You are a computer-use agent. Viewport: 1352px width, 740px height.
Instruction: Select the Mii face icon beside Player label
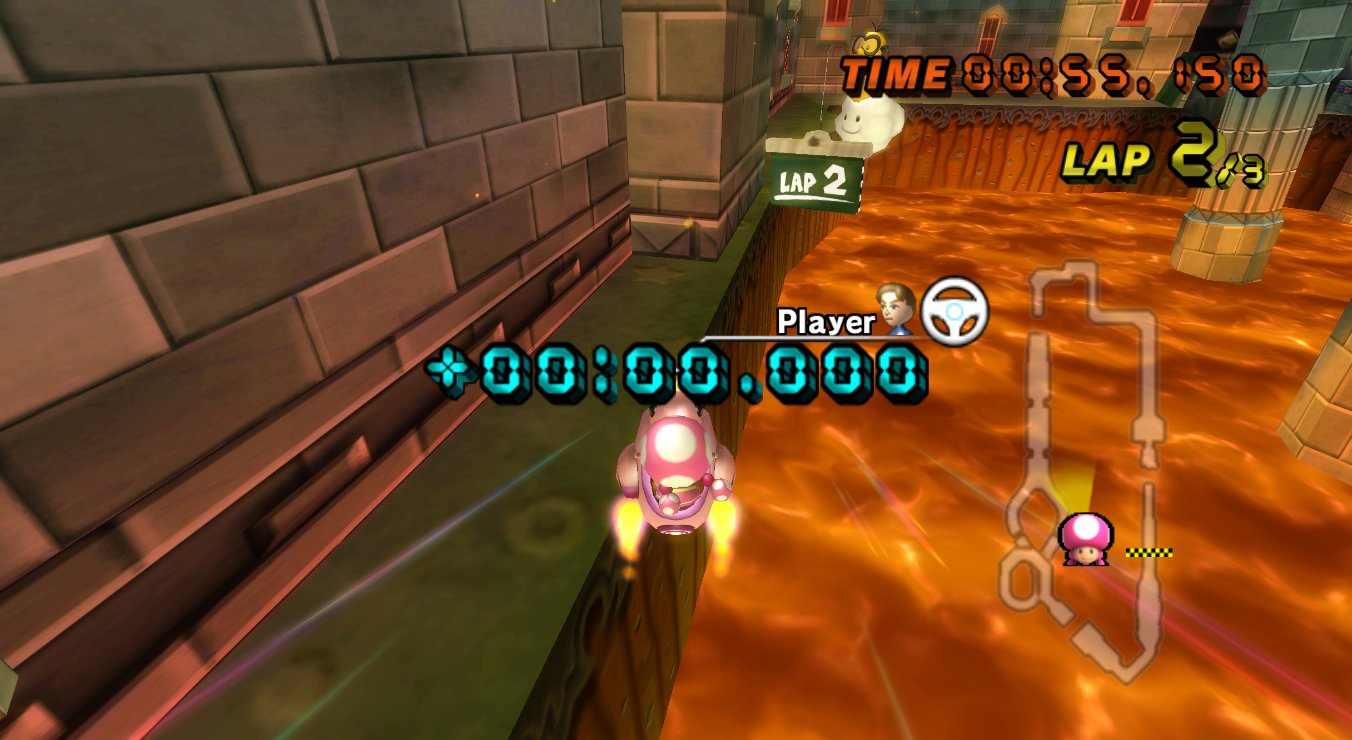tap(897, 312)
